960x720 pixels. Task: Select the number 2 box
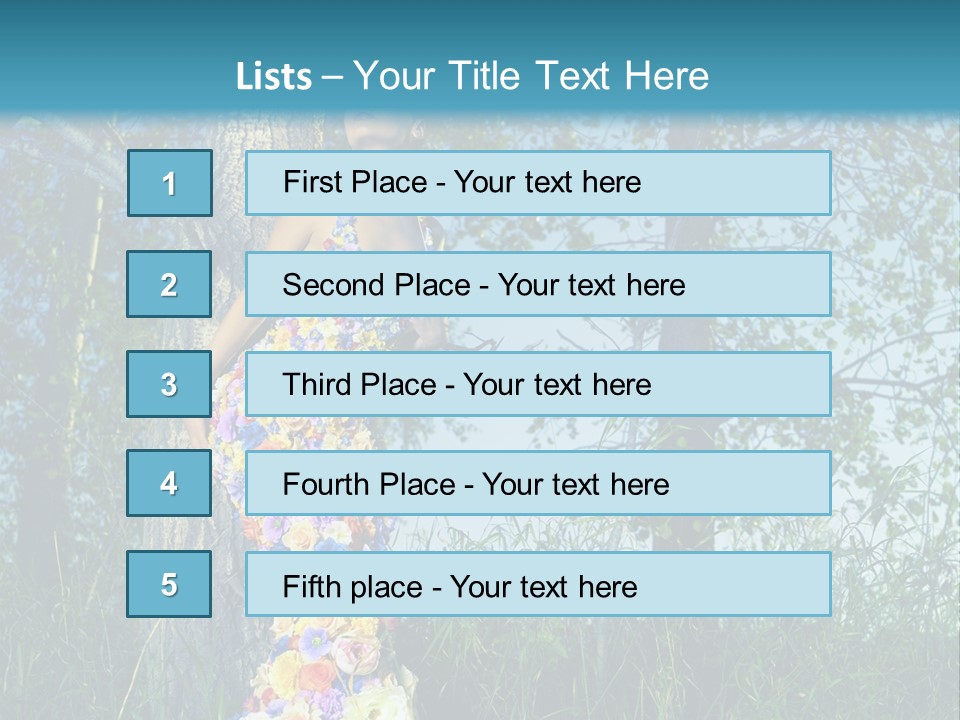point(169,284)
